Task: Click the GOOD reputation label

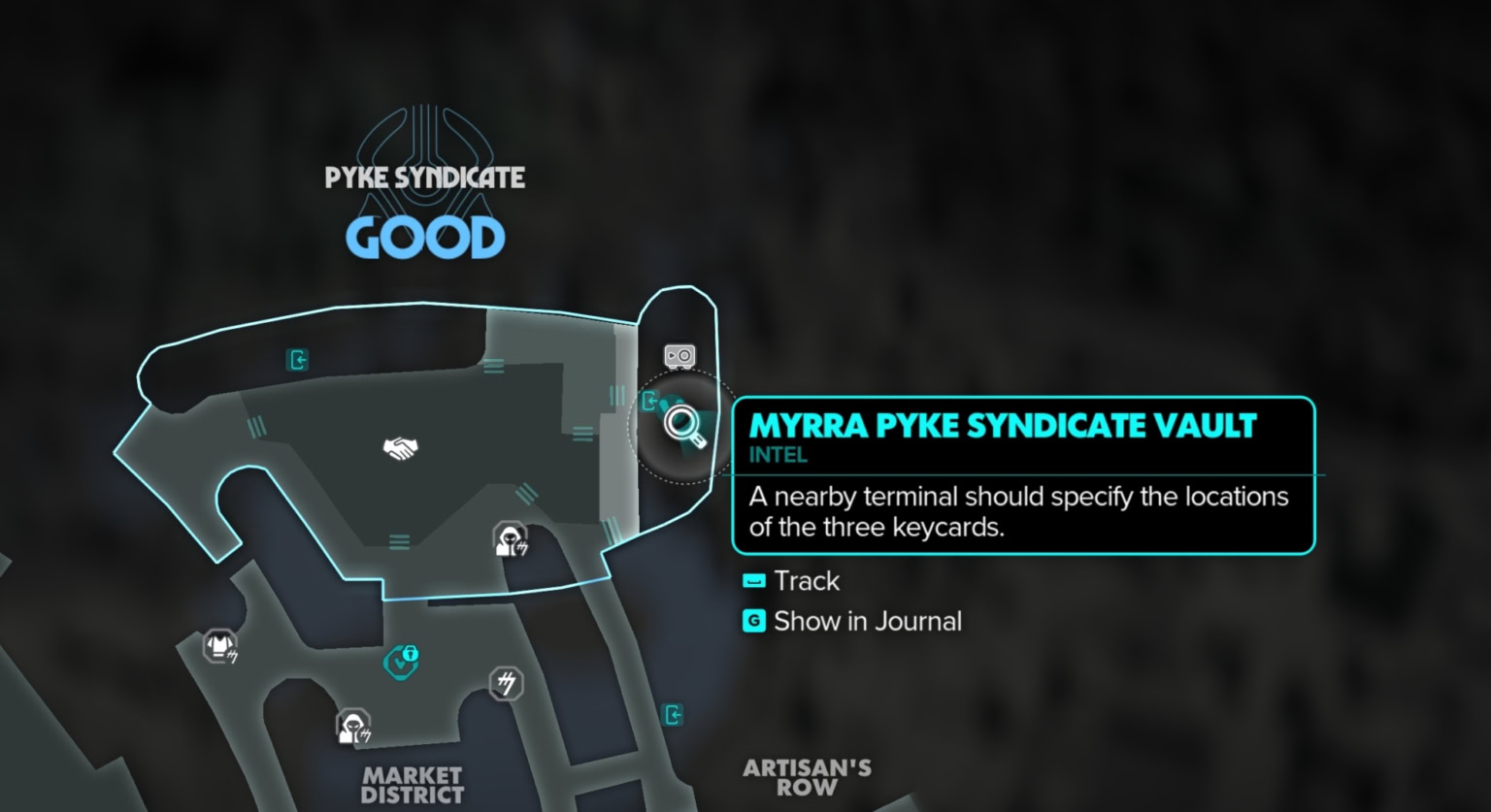Action: coord(424,236)
